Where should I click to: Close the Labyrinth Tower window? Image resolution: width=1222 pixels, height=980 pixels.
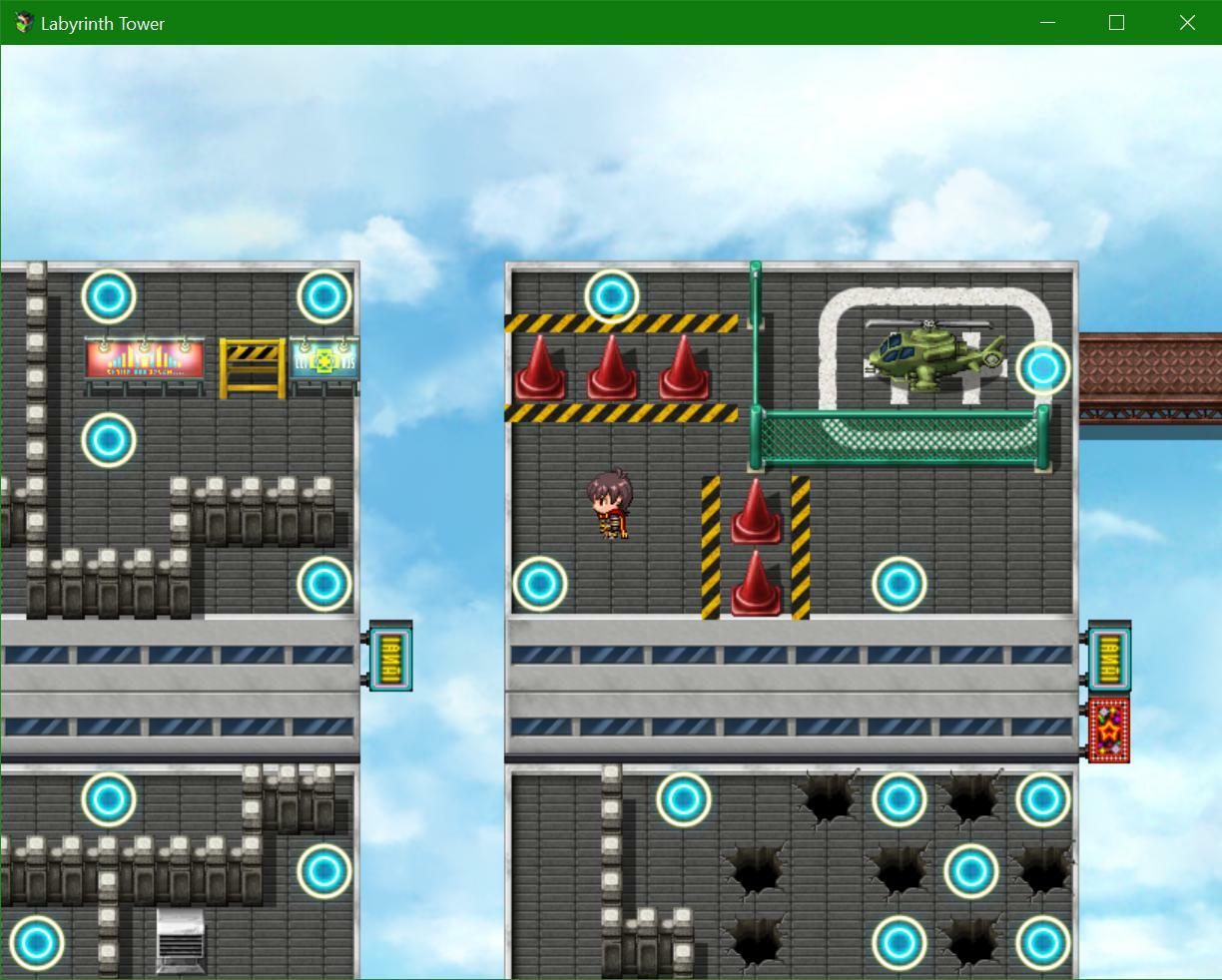[1186, 22]
